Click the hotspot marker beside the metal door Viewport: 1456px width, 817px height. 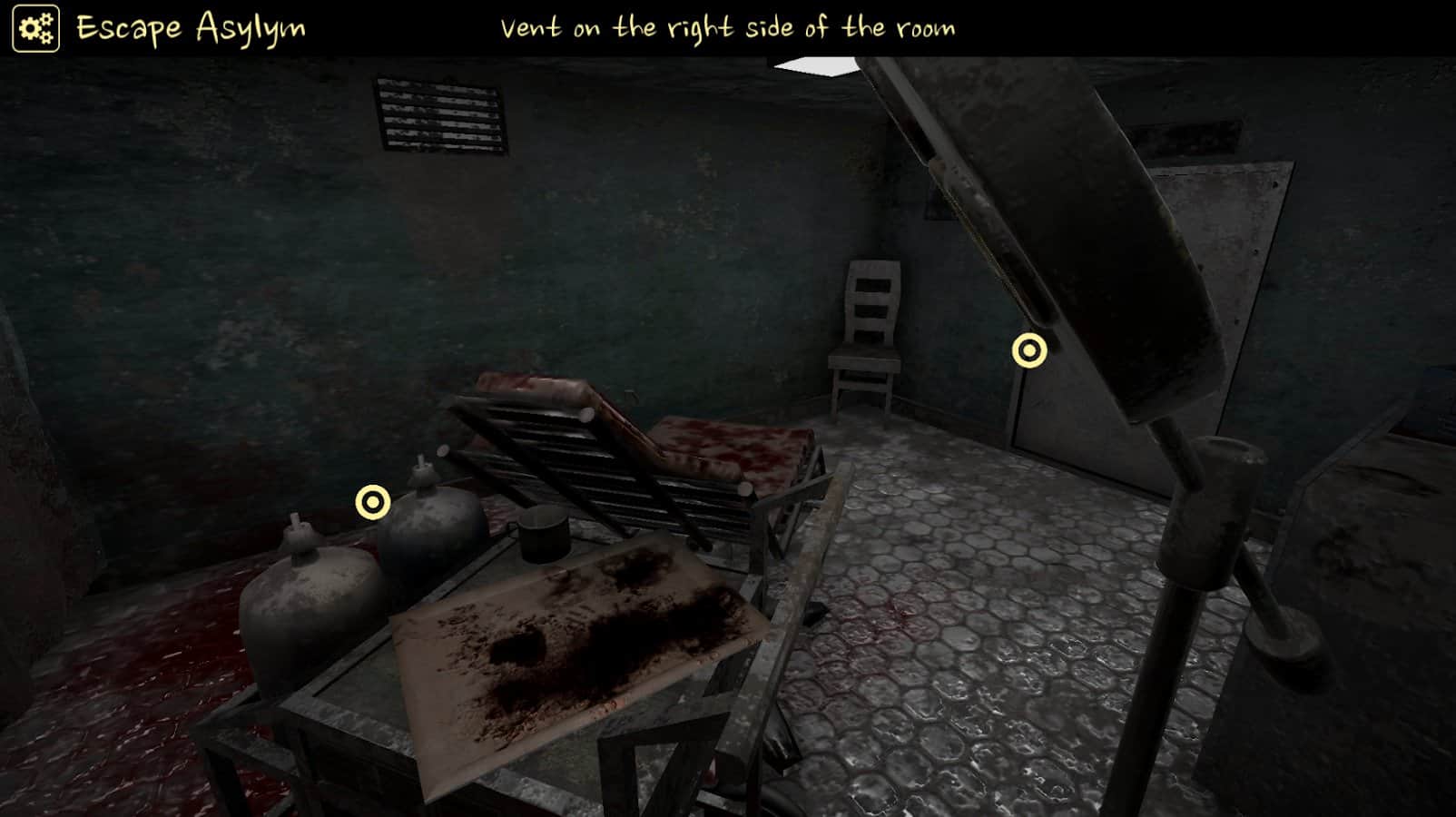click(1029, 349)
